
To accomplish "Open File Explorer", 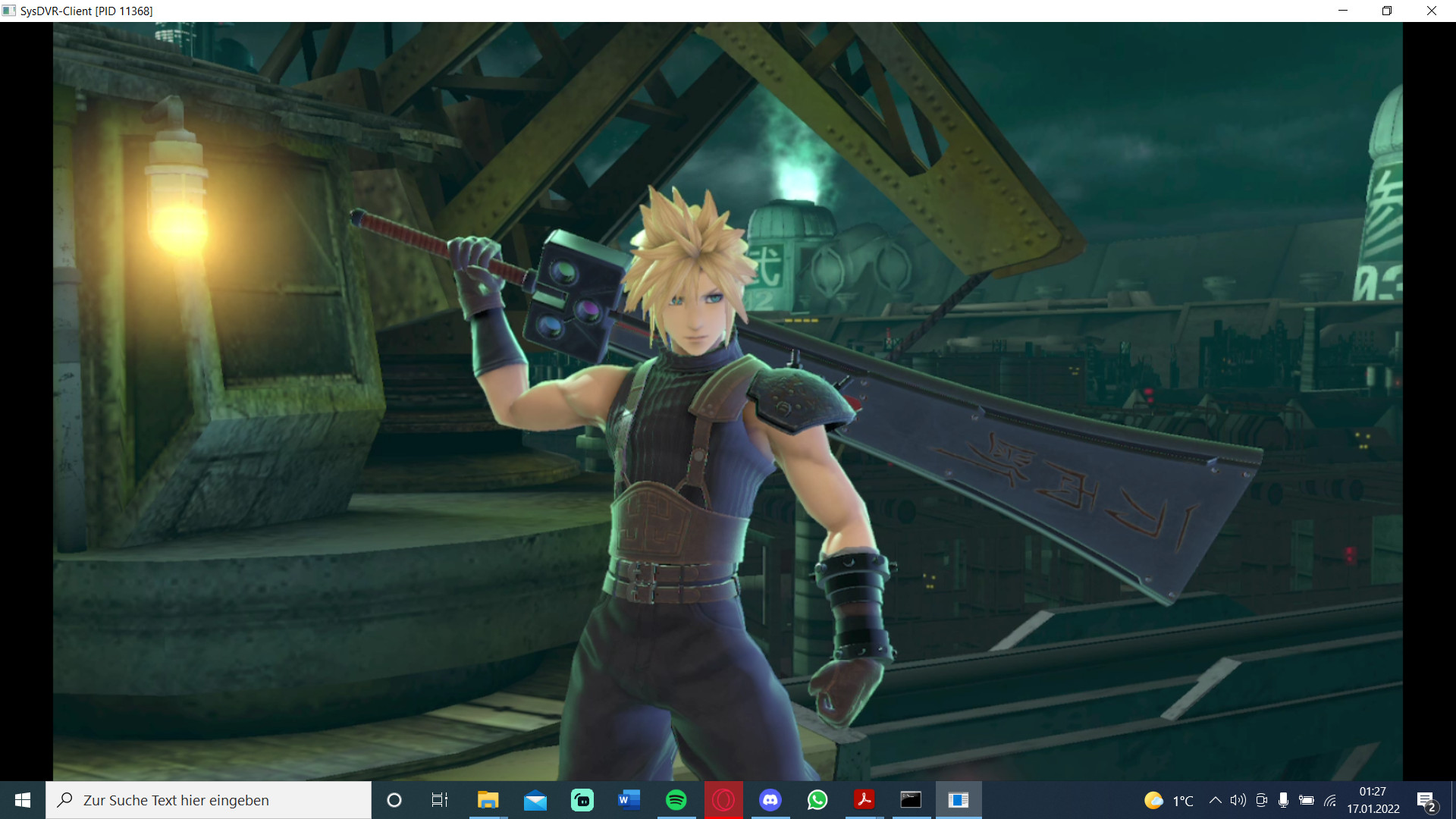I will [488, 800].
